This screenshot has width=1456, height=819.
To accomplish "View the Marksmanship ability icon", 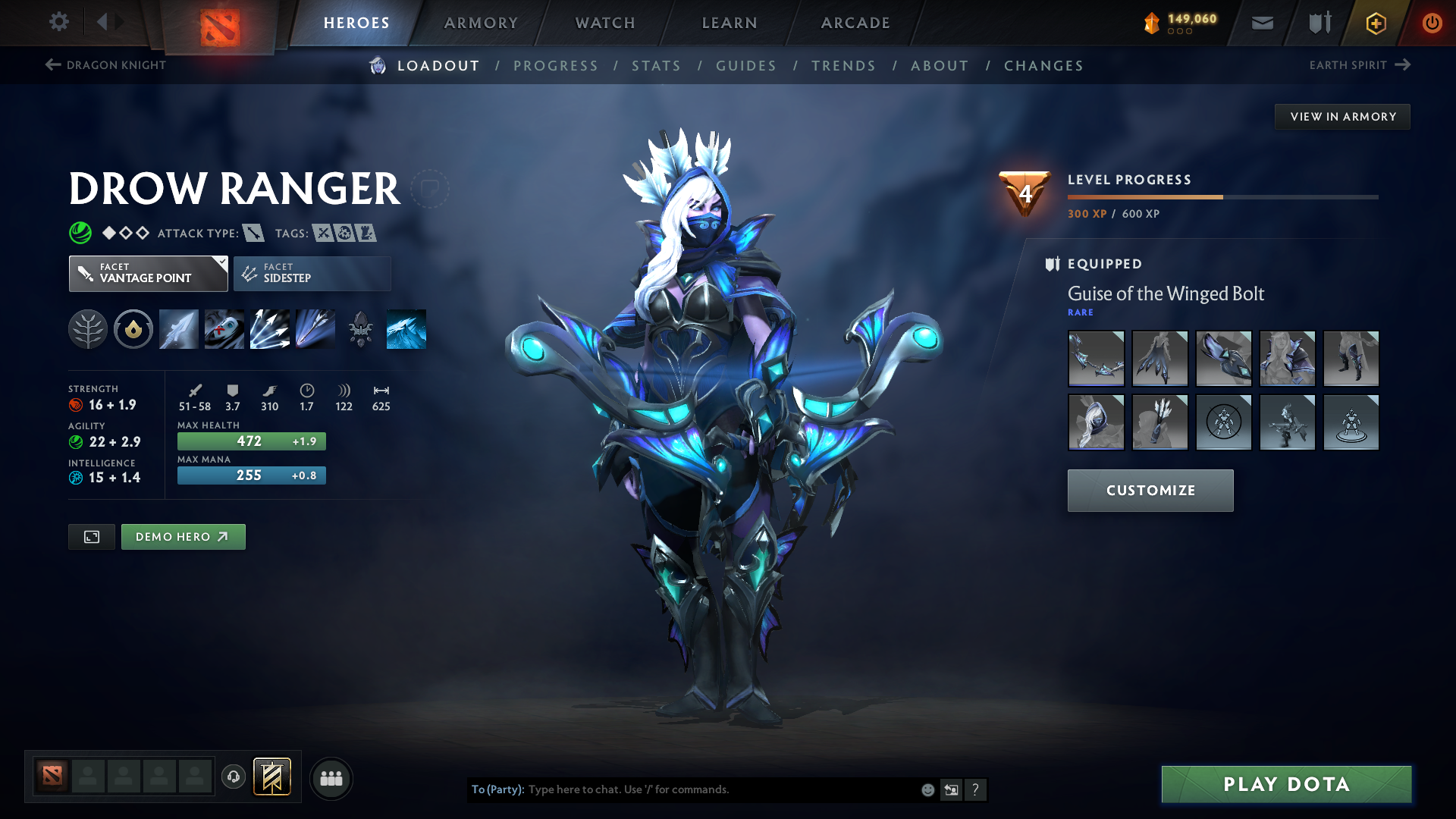I will [x=315, y=328].
